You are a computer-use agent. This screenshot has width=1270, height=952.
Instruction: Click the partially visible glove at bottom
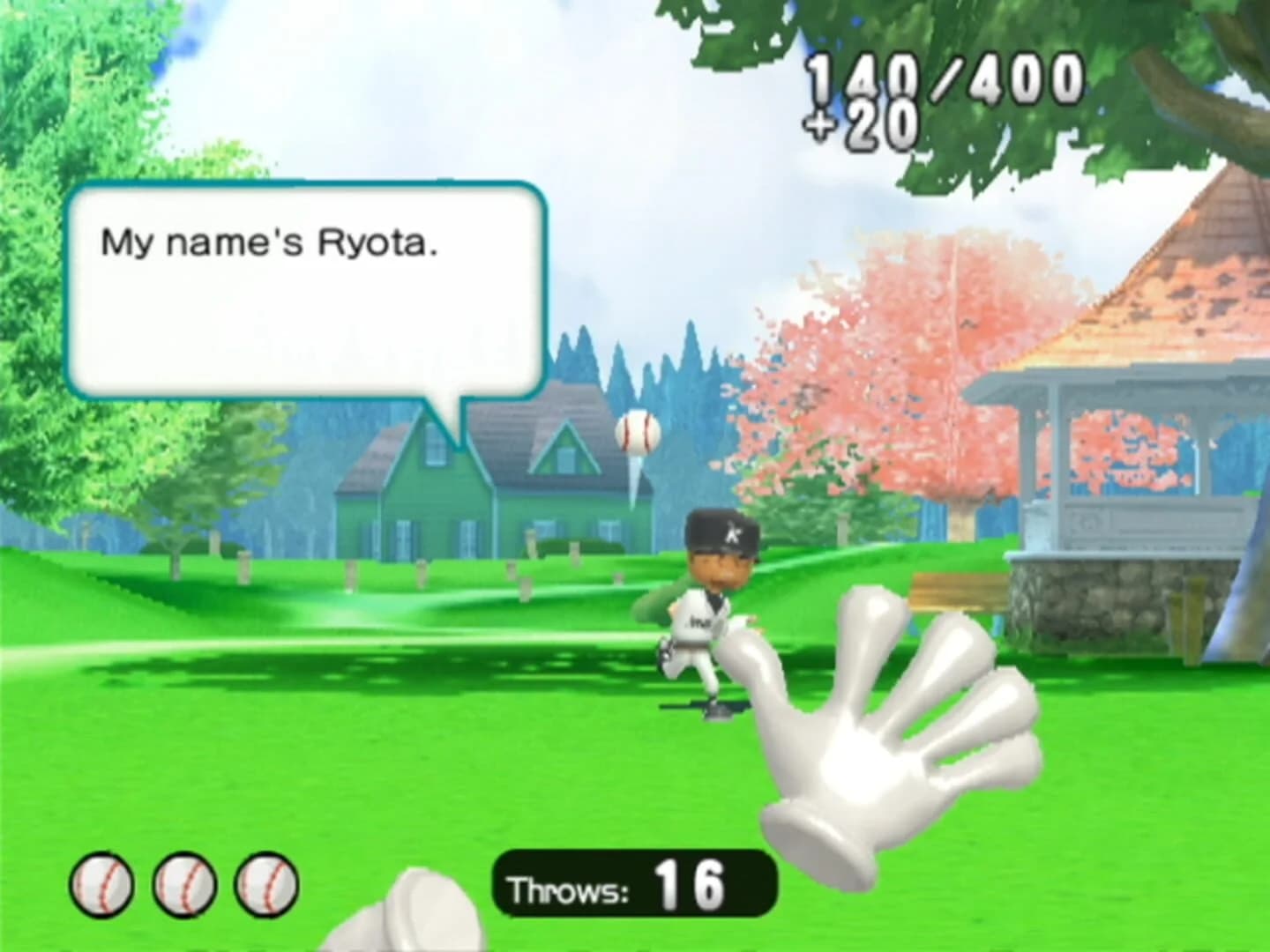pyautogui.click(x=415, y=917)
